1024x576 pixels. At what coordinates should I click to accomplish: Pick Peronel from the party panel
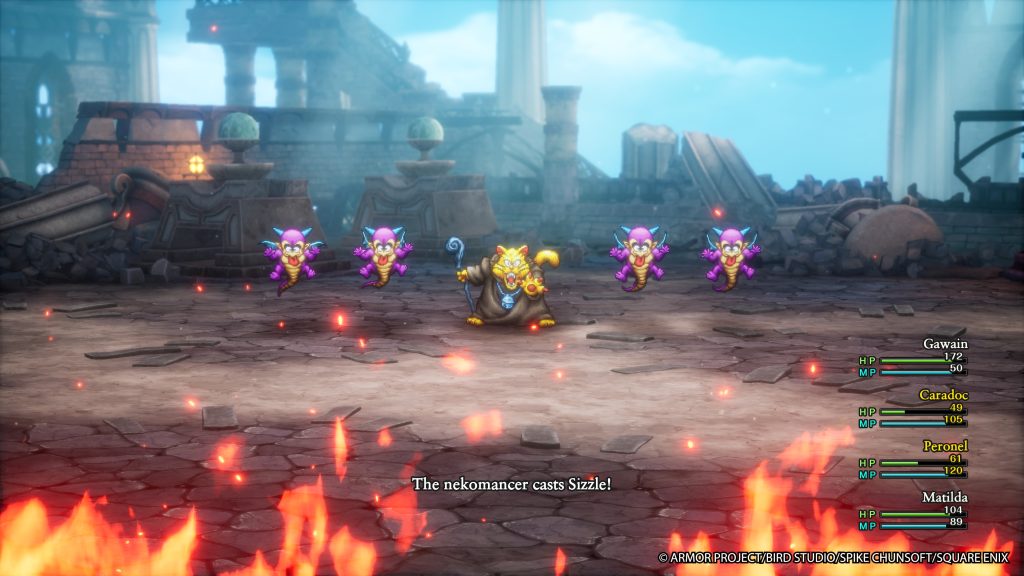tap(940, 445)
